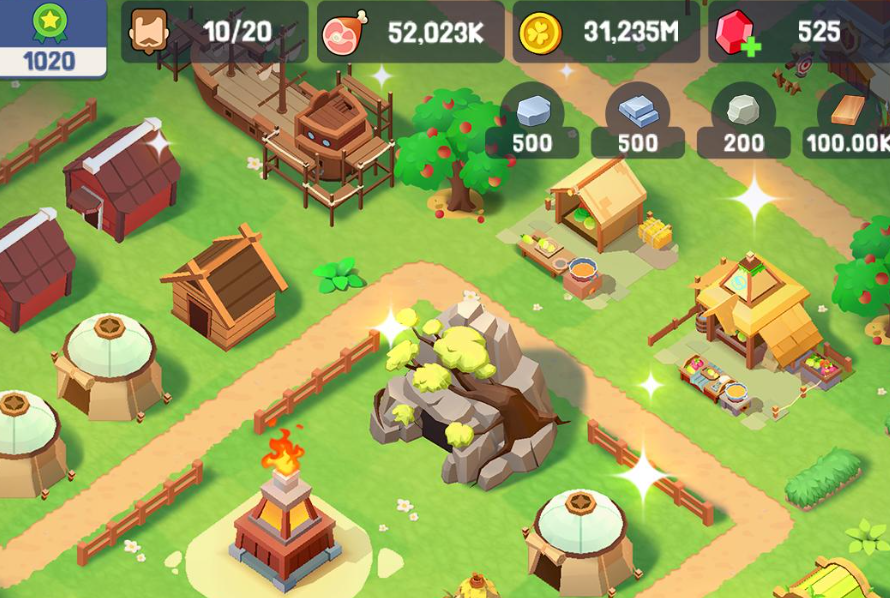Tap the meat food resource icon
Image resolution: width=890 pixels, height=598 pixels.
point(345,33)
